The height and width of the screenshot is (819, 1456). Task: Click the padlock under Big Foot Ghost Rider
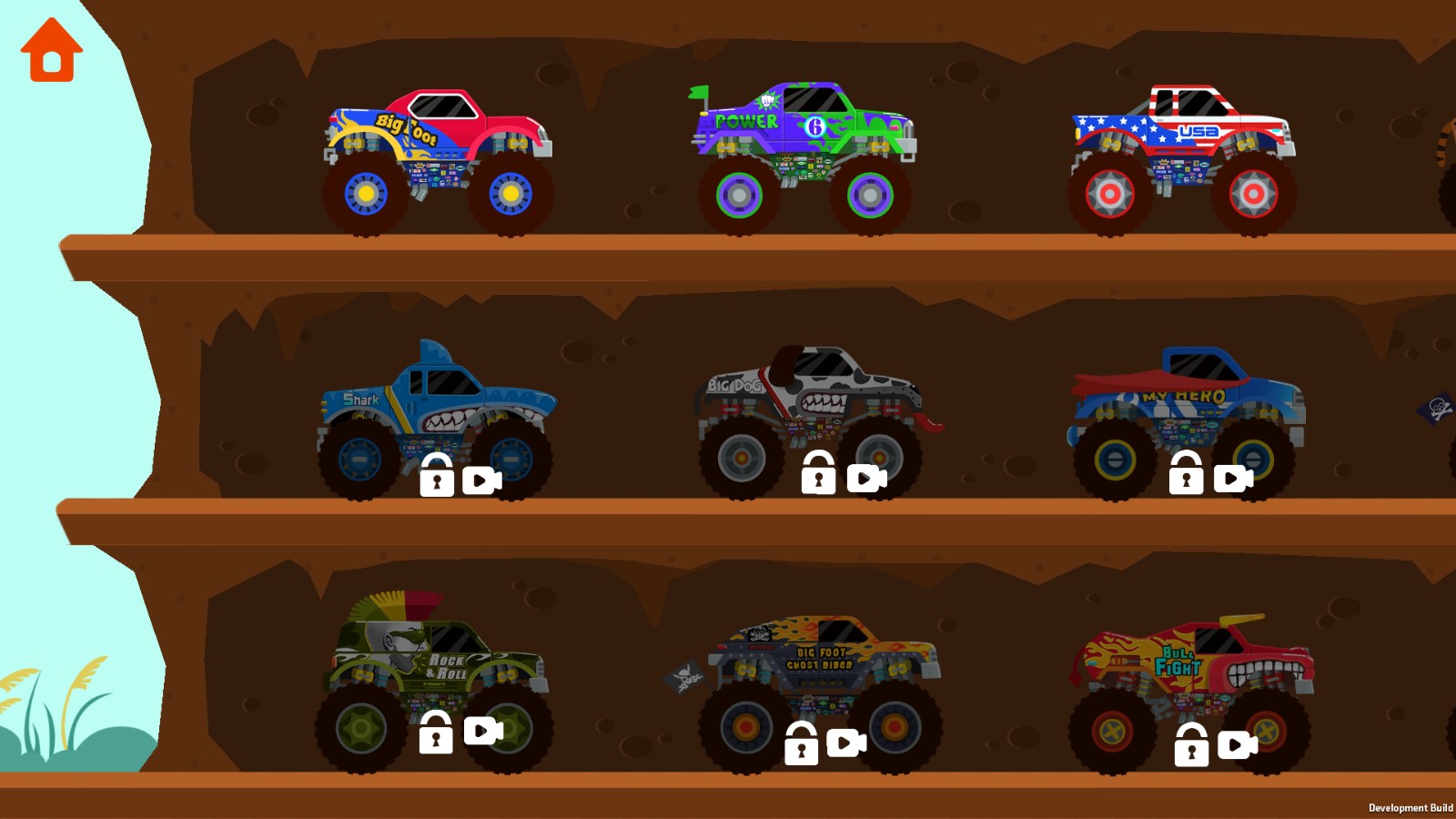click(804, 744)
